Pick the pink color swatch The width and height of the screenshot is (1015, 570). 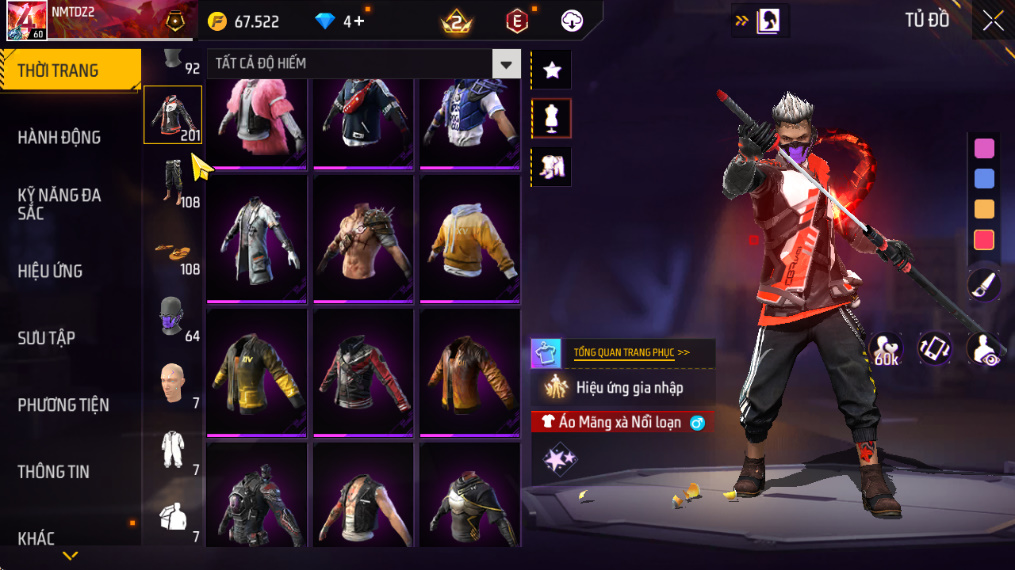coord(984,148)
